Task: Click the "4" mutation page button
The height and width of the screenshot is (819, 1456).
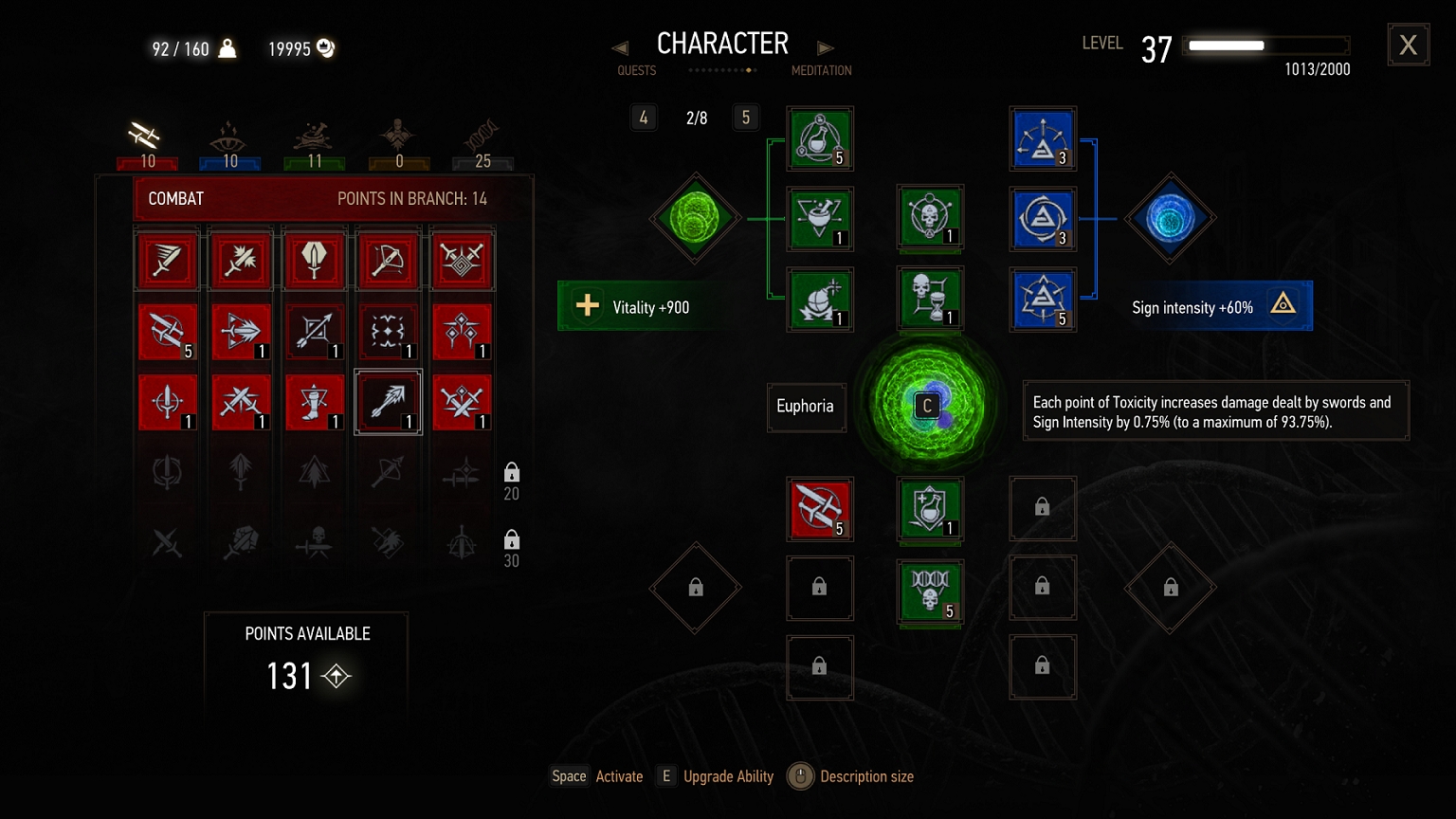Action: click(x=644, y=117)
